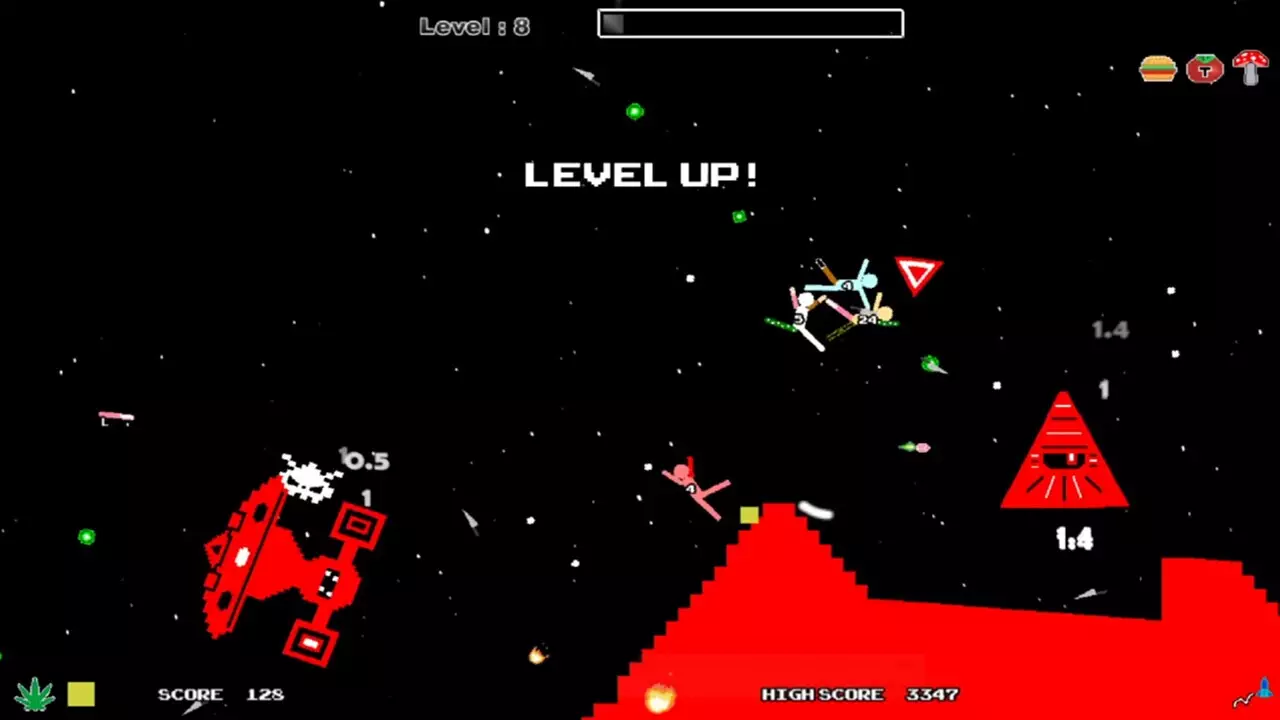
Task: Click the pink bullet near the left edge
Action: pos(113,418)
